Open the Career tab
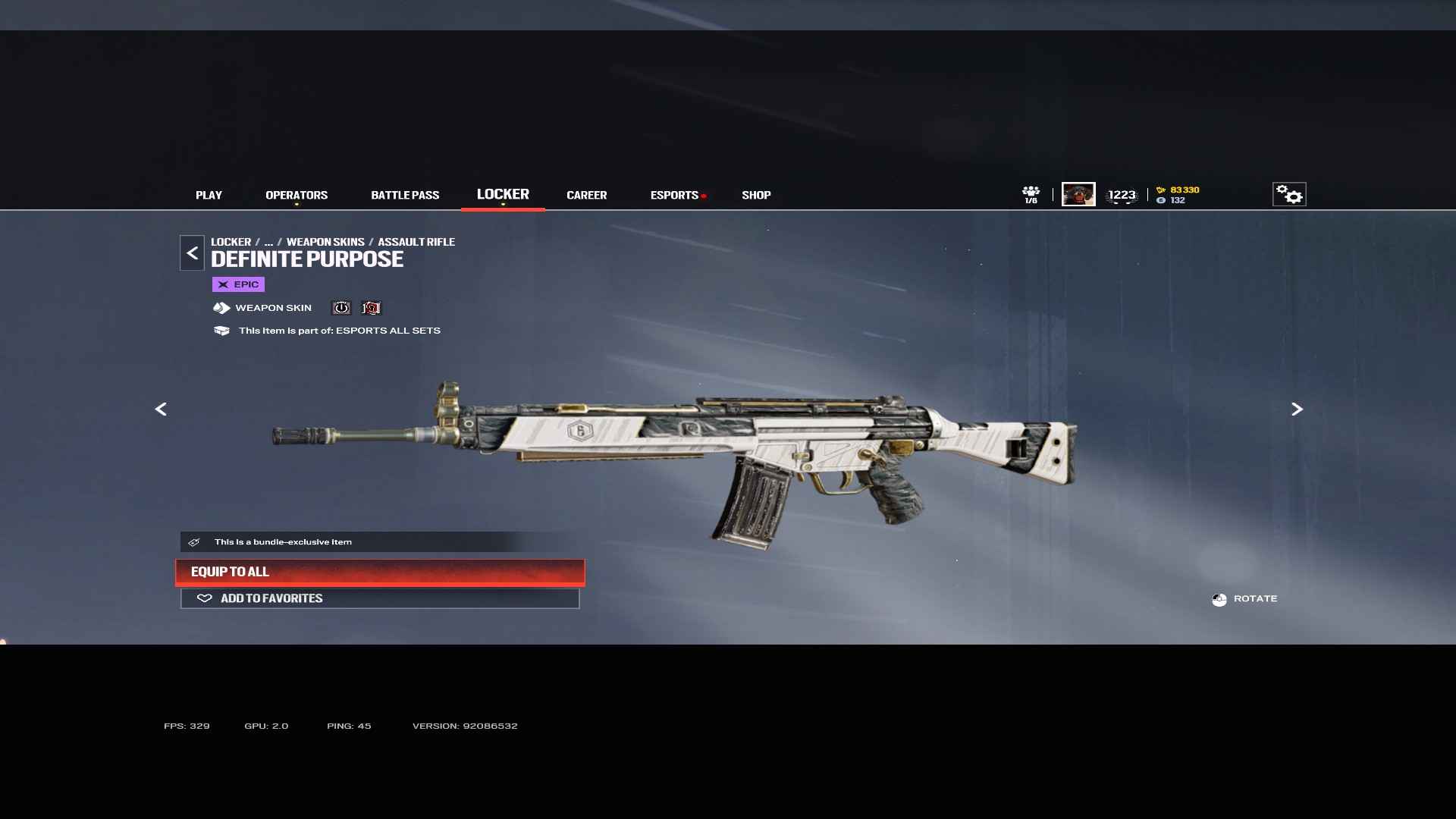This screenshot has height=819, width=1456. 586,195
